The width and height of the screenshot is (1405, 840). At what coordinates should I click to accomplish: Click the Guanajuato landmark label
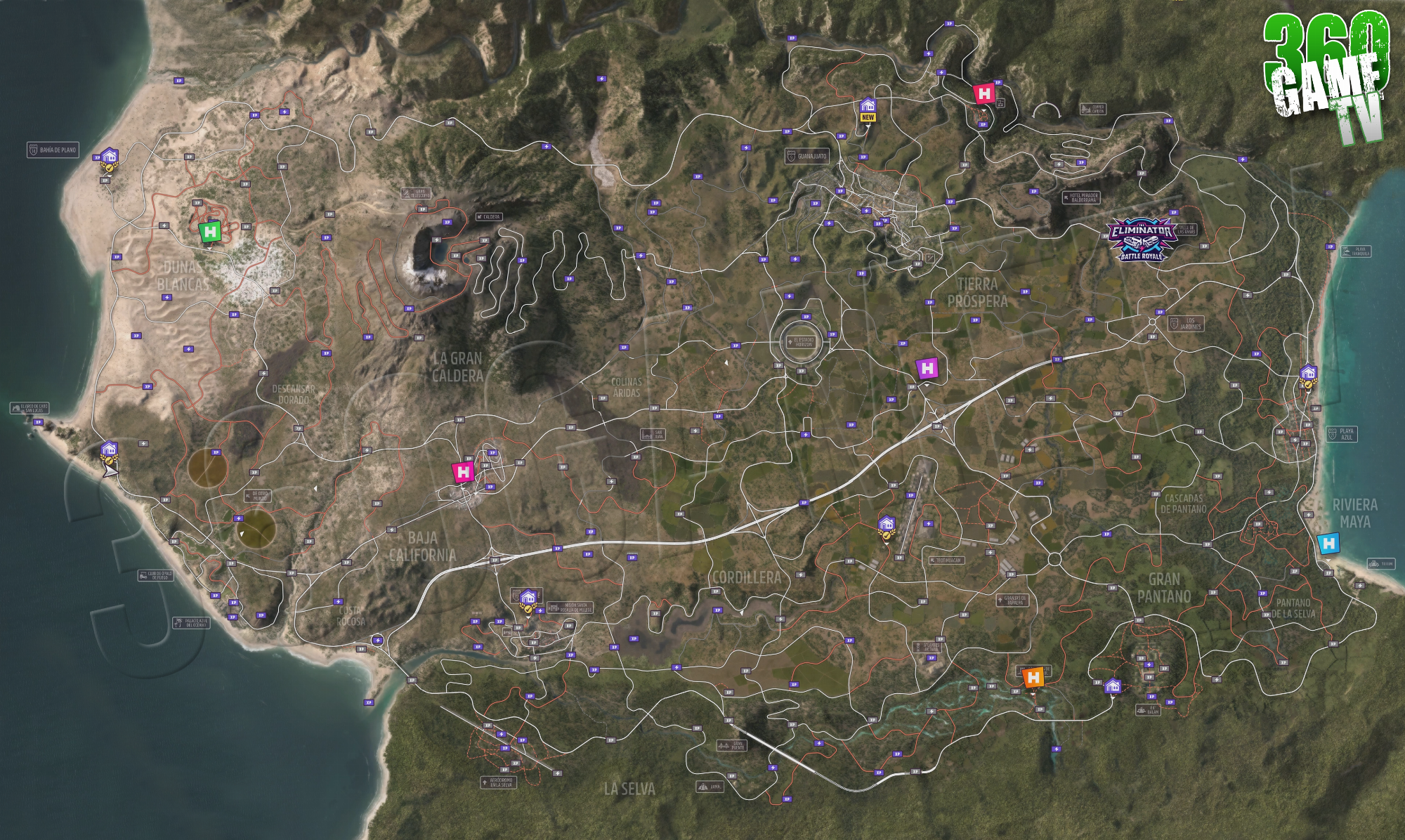[x=806, y=156]
